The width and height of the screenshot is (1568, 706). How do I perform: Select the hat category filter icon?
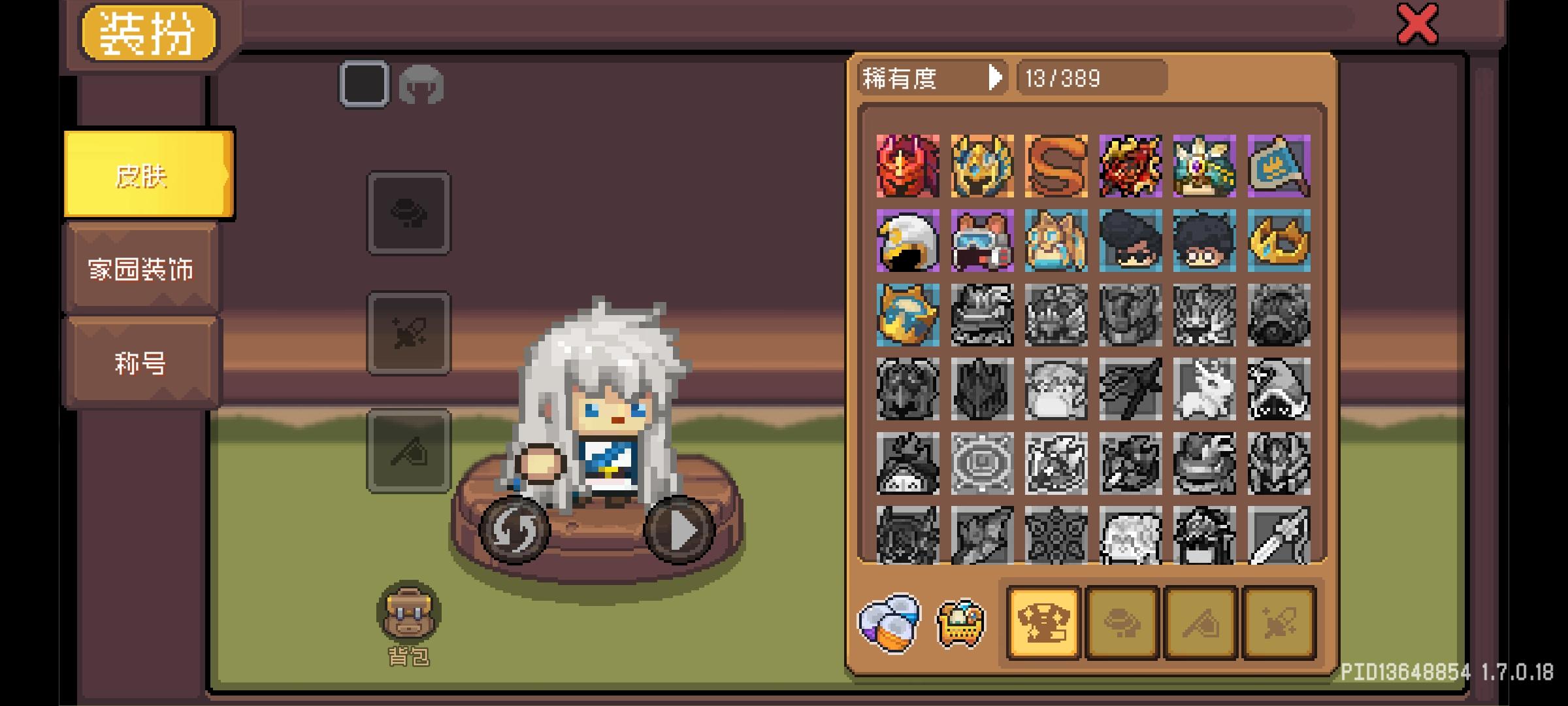point(1123,622)
